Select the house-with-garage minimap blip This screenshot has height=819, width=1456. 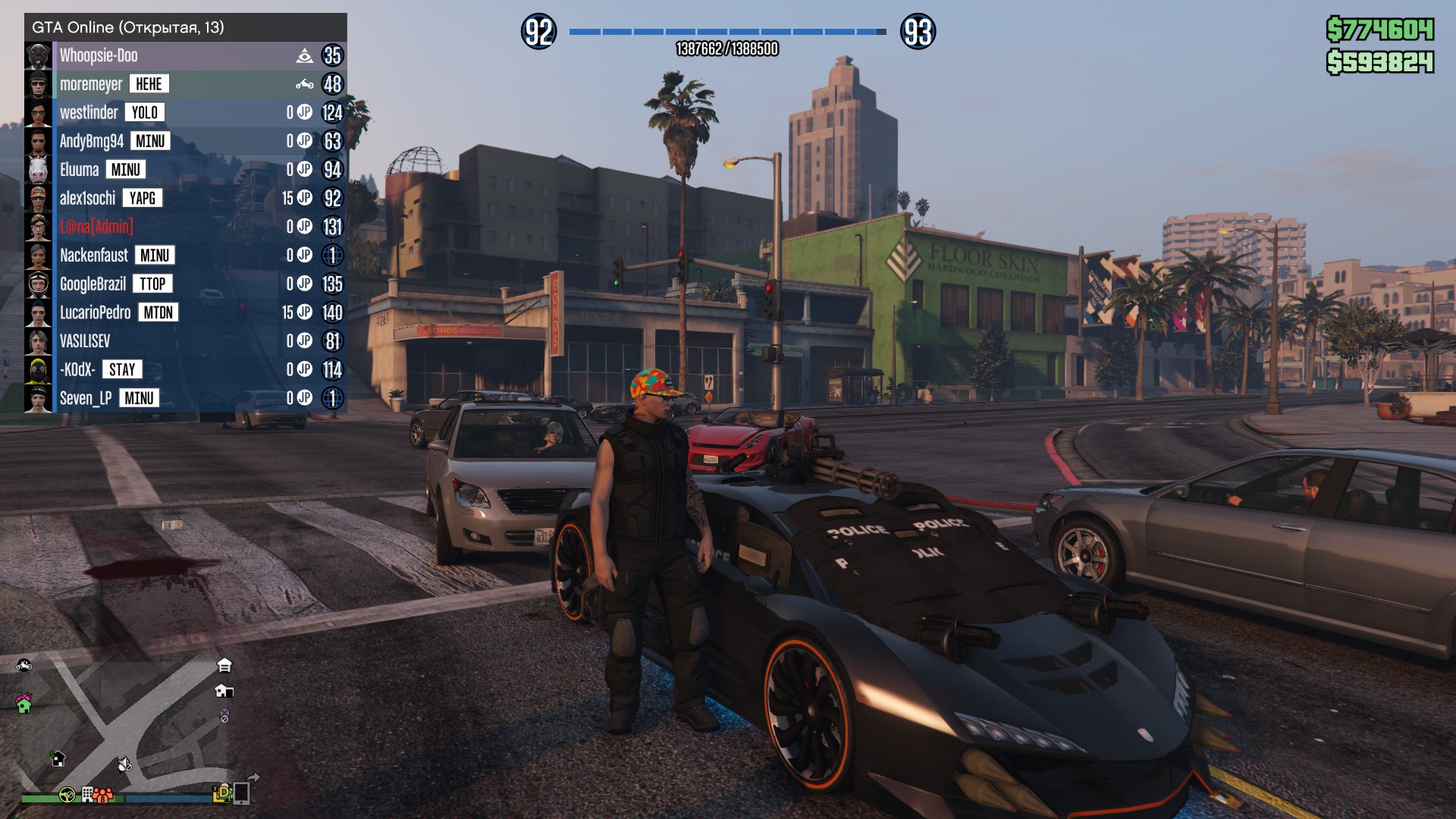[224, 691]
